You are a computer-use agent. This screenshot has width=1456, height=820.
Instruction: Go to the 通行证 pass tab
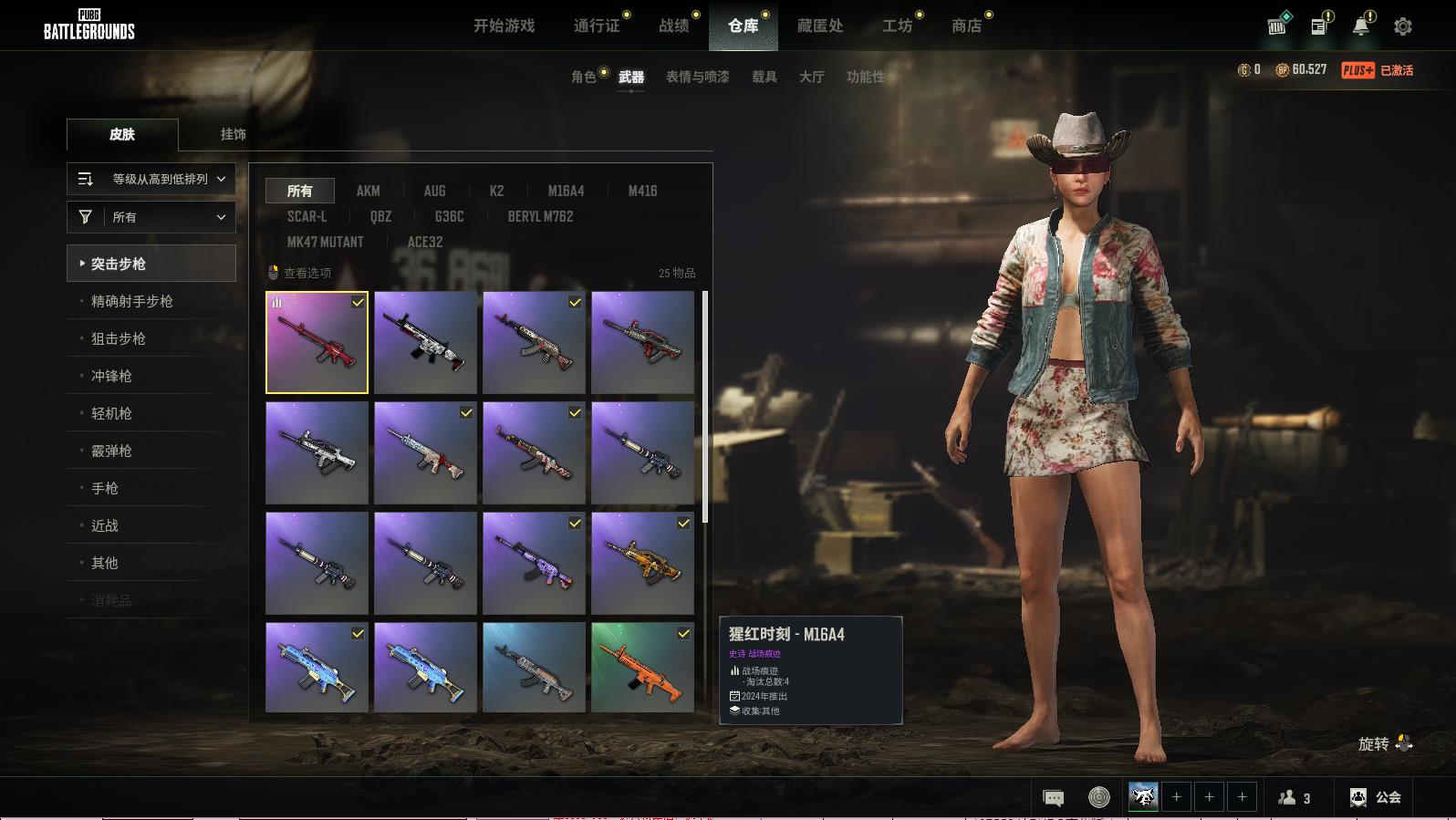[597, 26]
